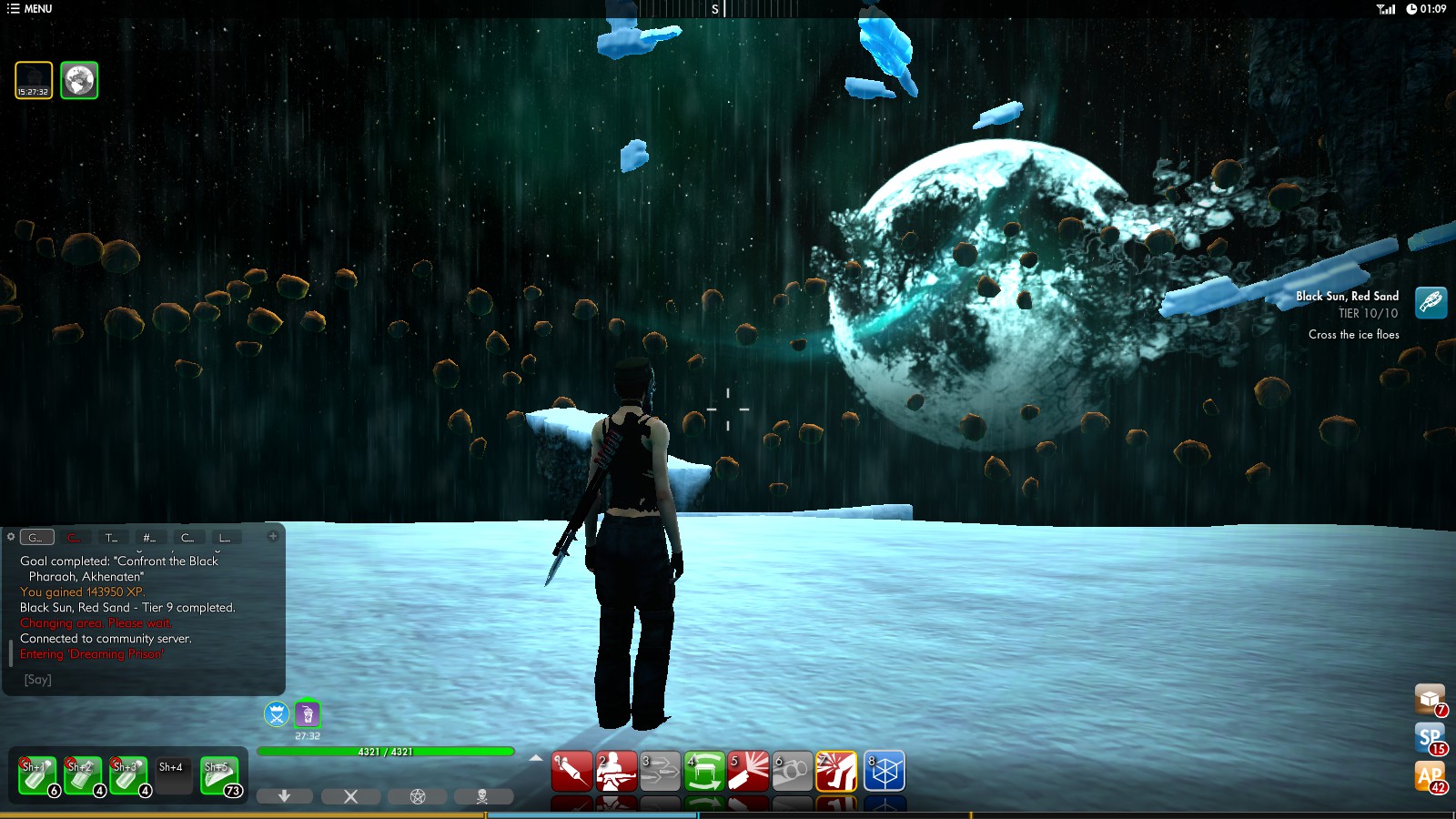Select the red 'C...' chat tab
1456x819 pixels.
74,538
